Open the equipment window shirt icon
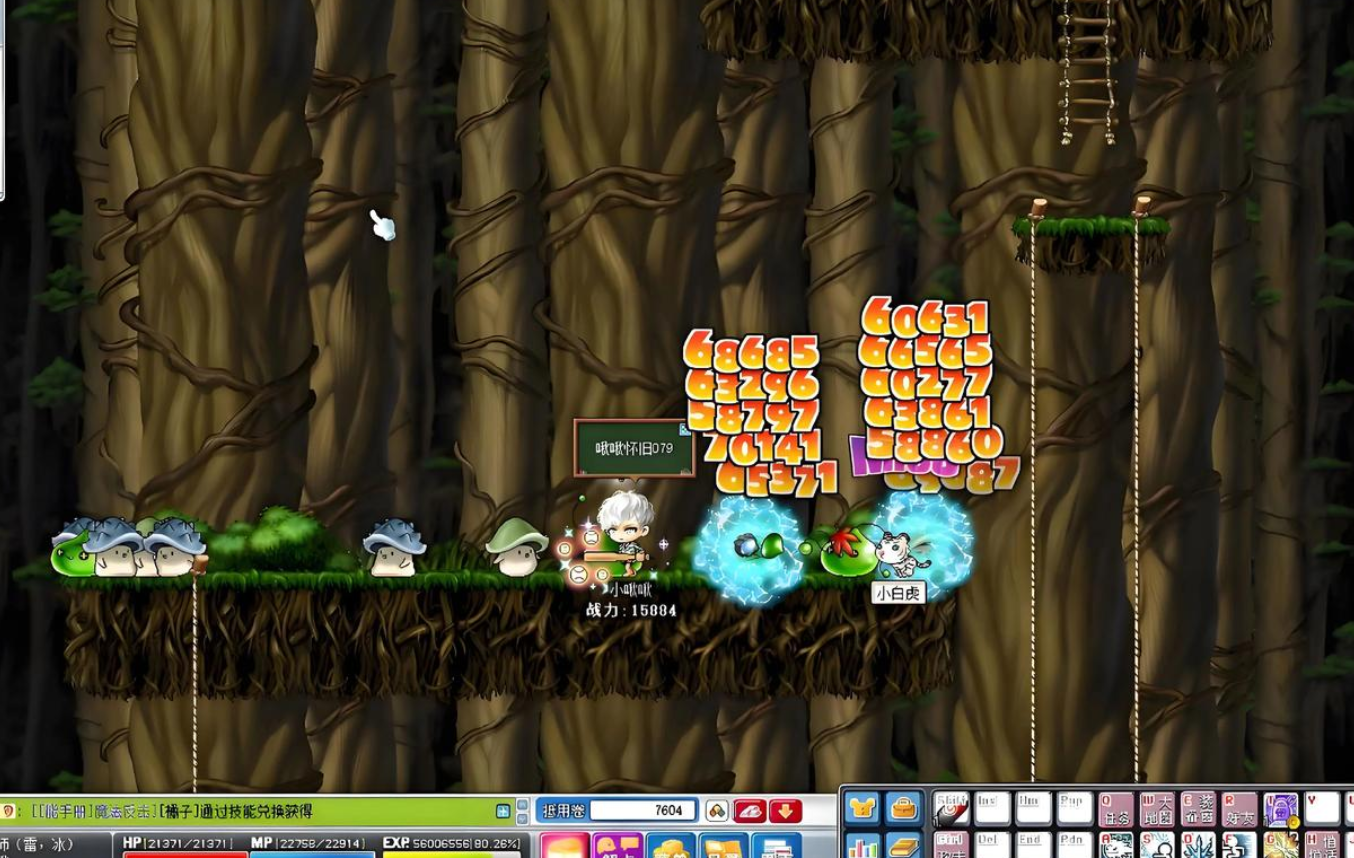Screen dimensions: 1354x858 point(861,808)
